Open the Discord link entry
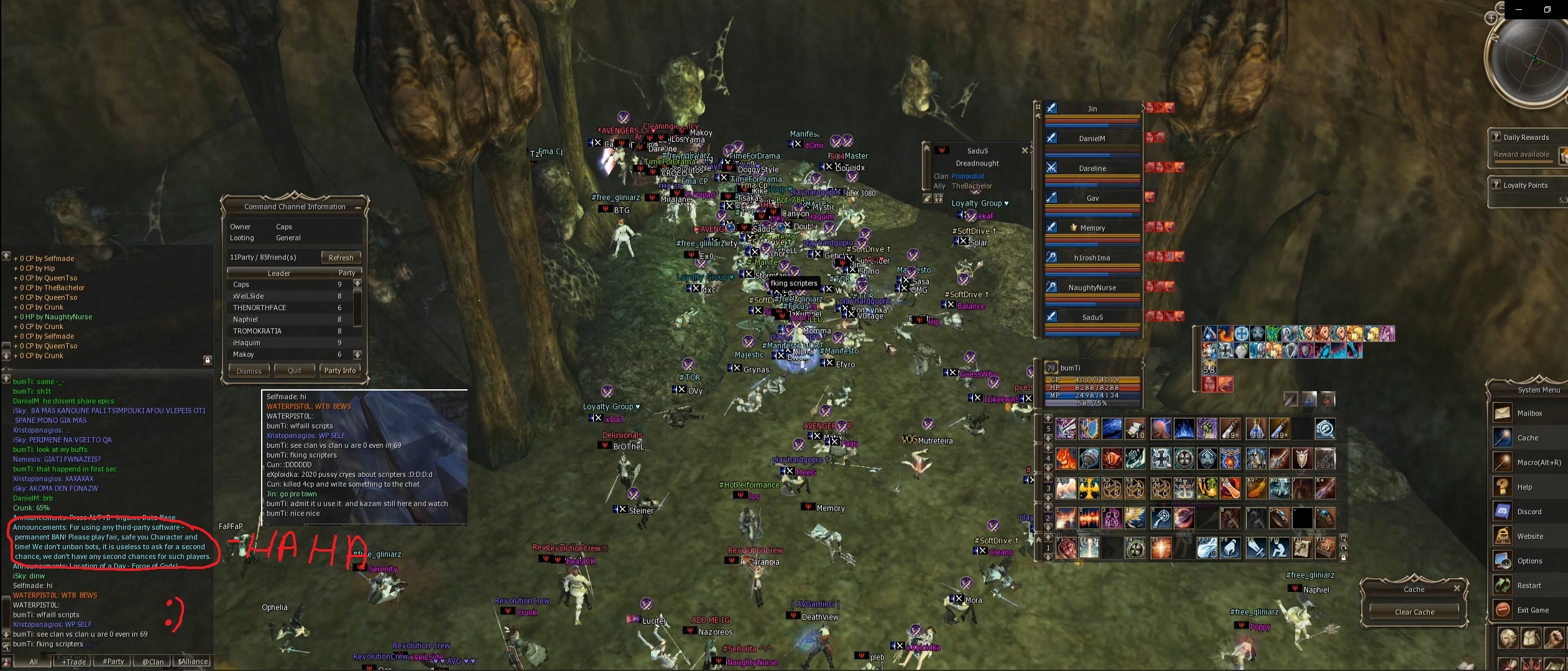Screen dimensions: 1568x671 click(x=1529, y=512)
